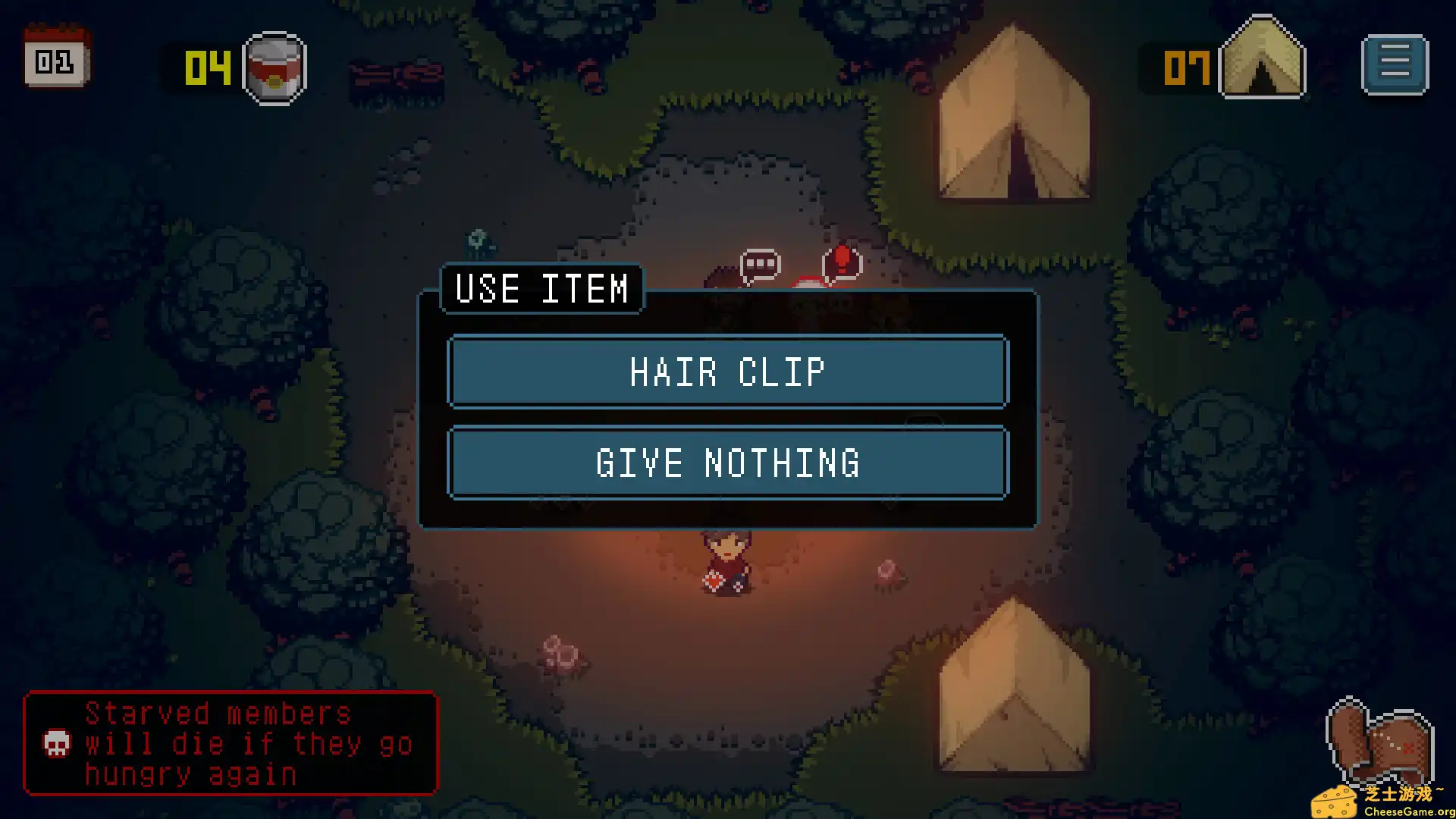Select Give Nothing in the dialog
This screenshot has height=819, width=1456.
[x=728, y=463]
